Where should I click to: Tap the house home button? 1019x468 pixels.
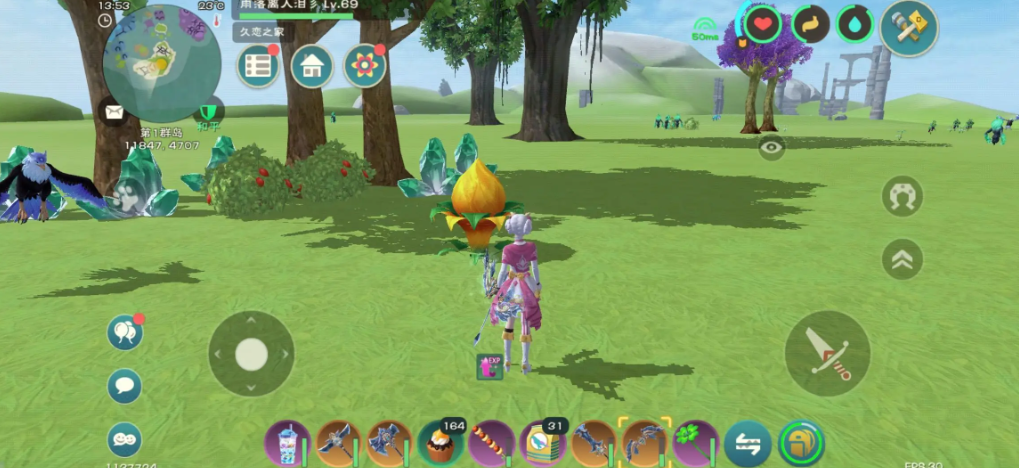(x=312, y=66)
